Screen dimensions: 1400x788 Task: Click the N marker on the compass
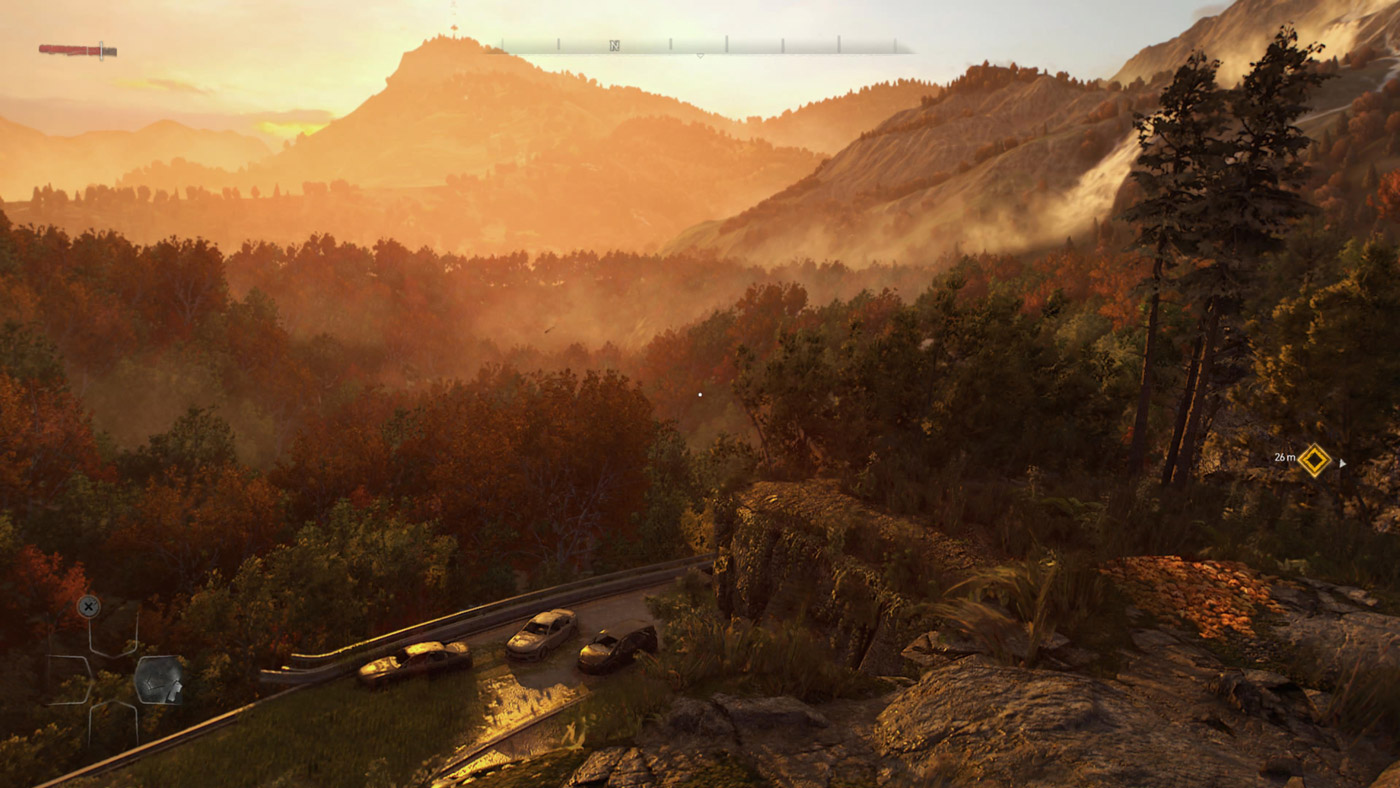[614, 44]
